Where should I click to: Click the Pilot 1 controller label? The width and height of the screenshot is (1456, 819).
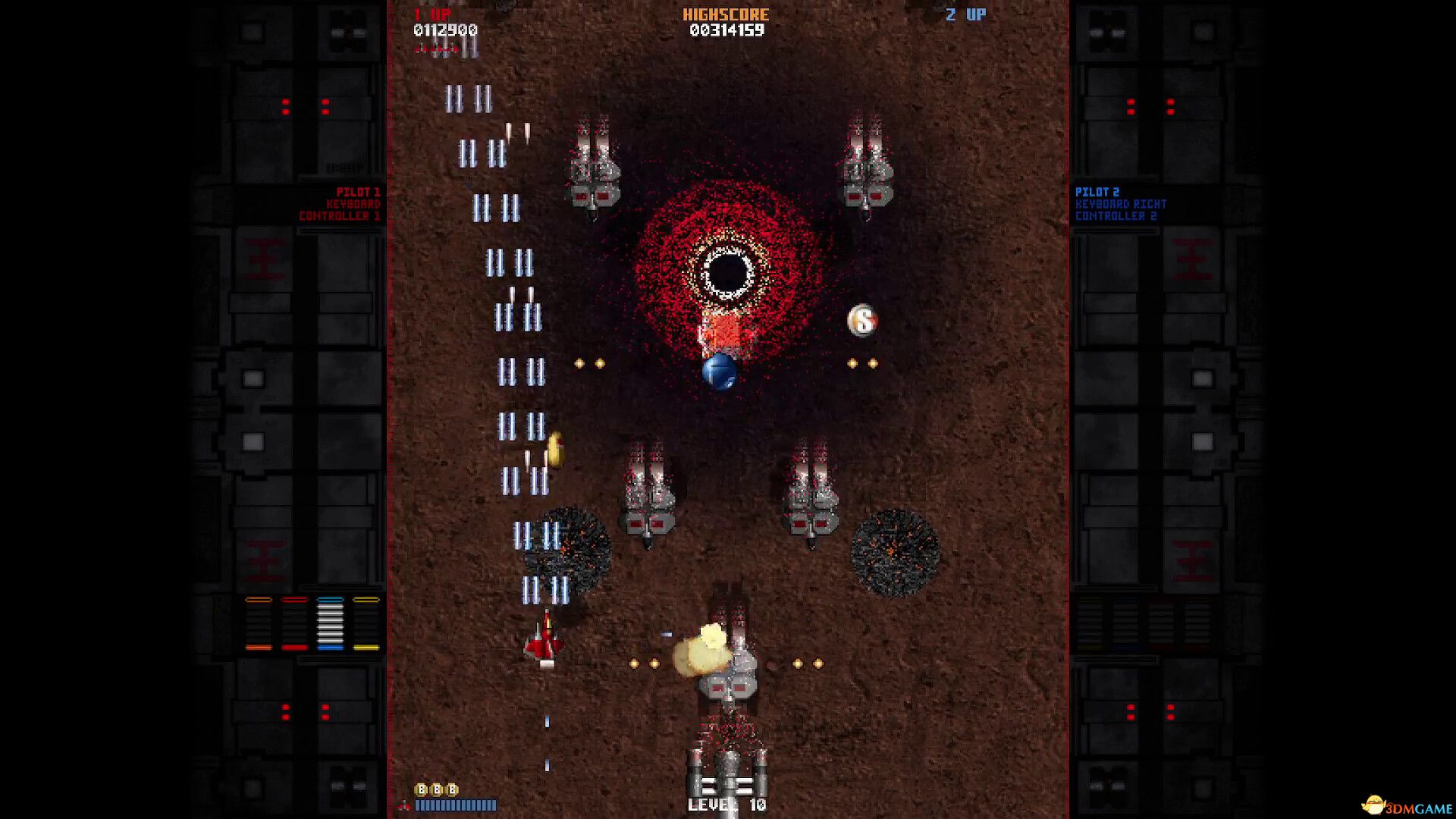click(x=340, y=204)
